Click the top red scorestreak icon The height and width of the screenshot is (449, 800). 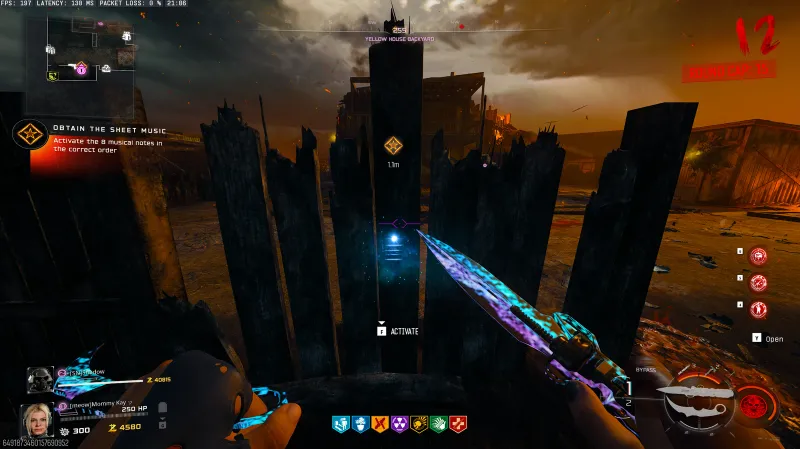click(759, 257)
